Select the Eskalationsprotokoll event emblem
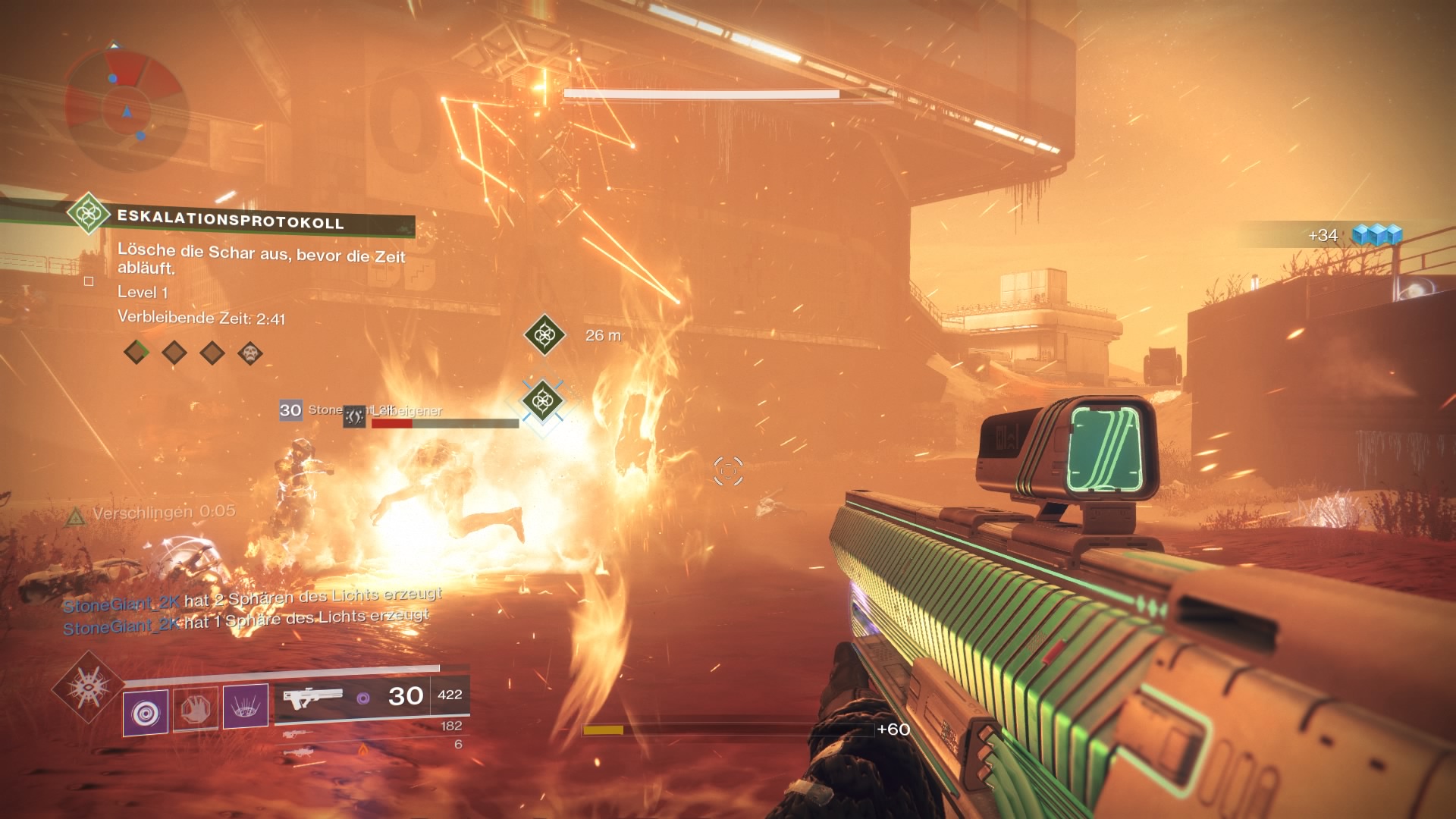This screenshot has width=1456, height=819. (88, 213)
